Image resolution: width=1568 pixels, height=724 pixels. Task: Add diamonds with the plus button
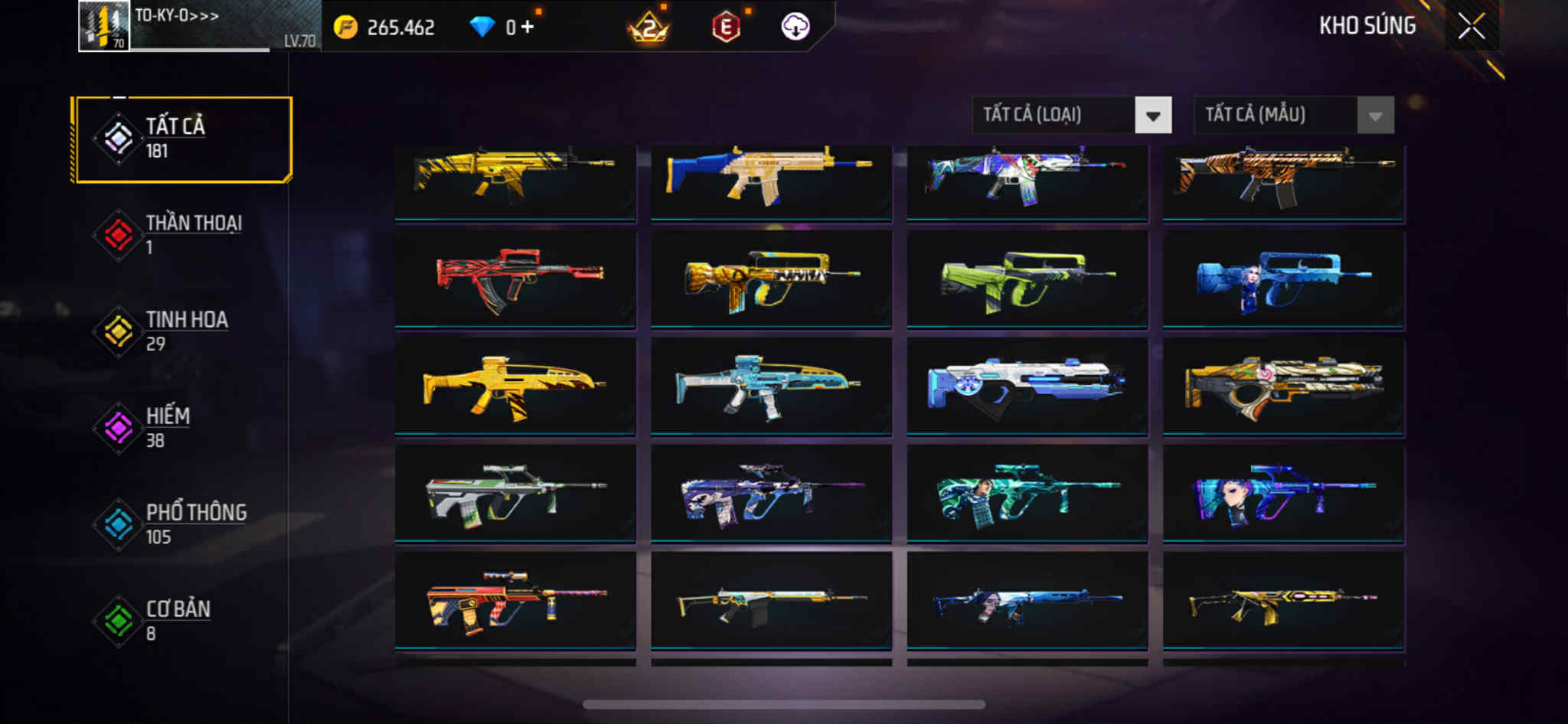click(x=528, y=28)
